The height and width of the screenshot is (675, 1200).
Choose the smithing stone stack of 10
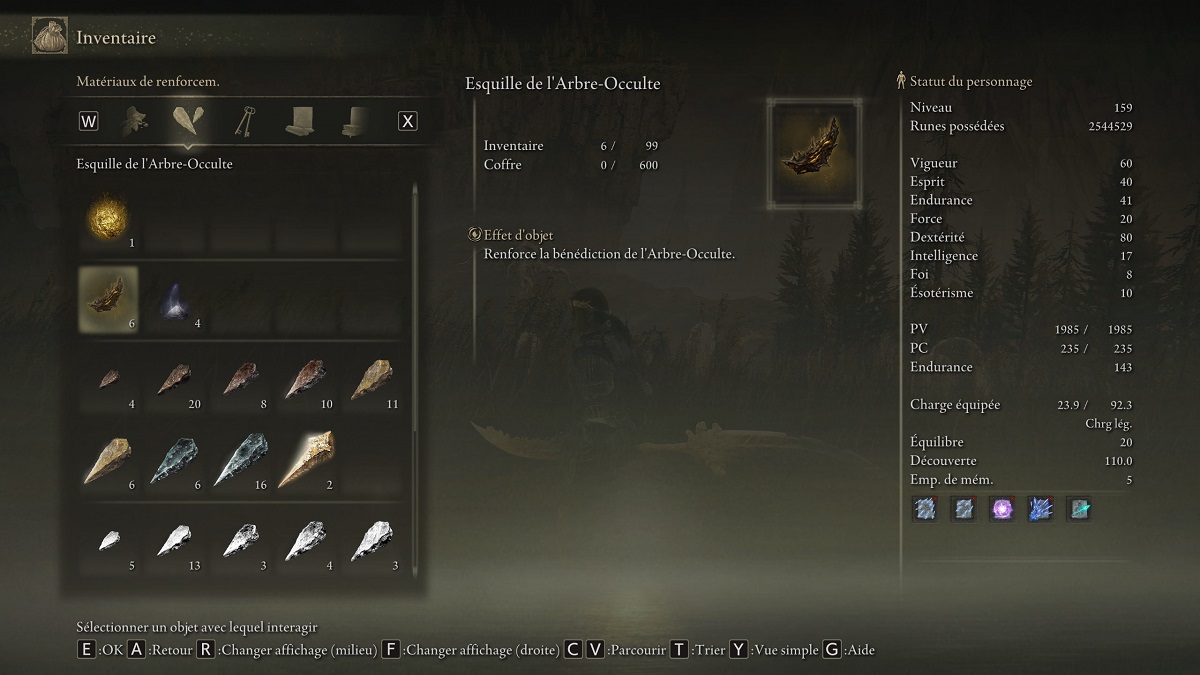(305, 380)
